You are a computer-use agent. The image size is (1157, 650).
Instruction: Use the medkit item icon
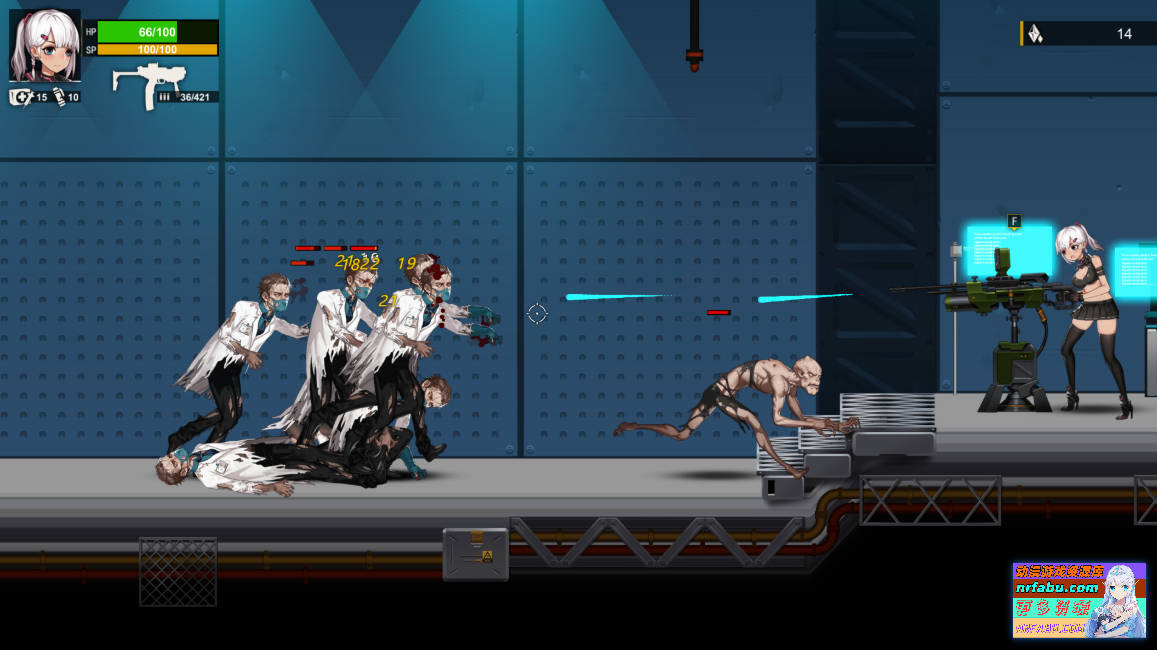20,97
